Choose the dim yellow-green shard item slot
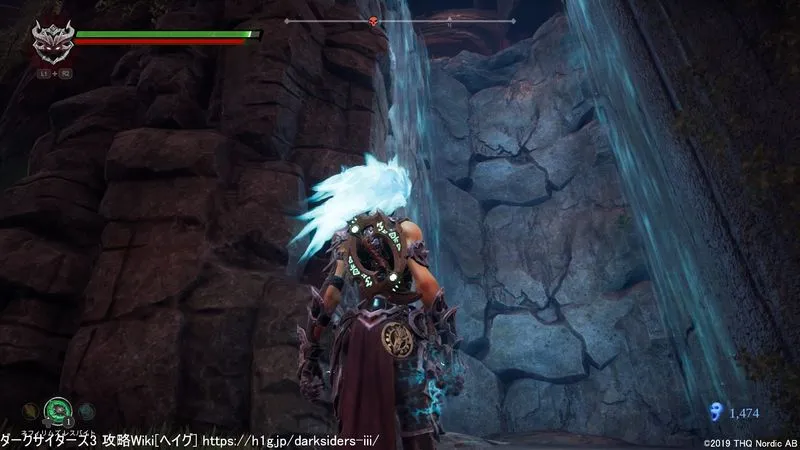This screenshot has width=800, height=450. pos(32,411)
